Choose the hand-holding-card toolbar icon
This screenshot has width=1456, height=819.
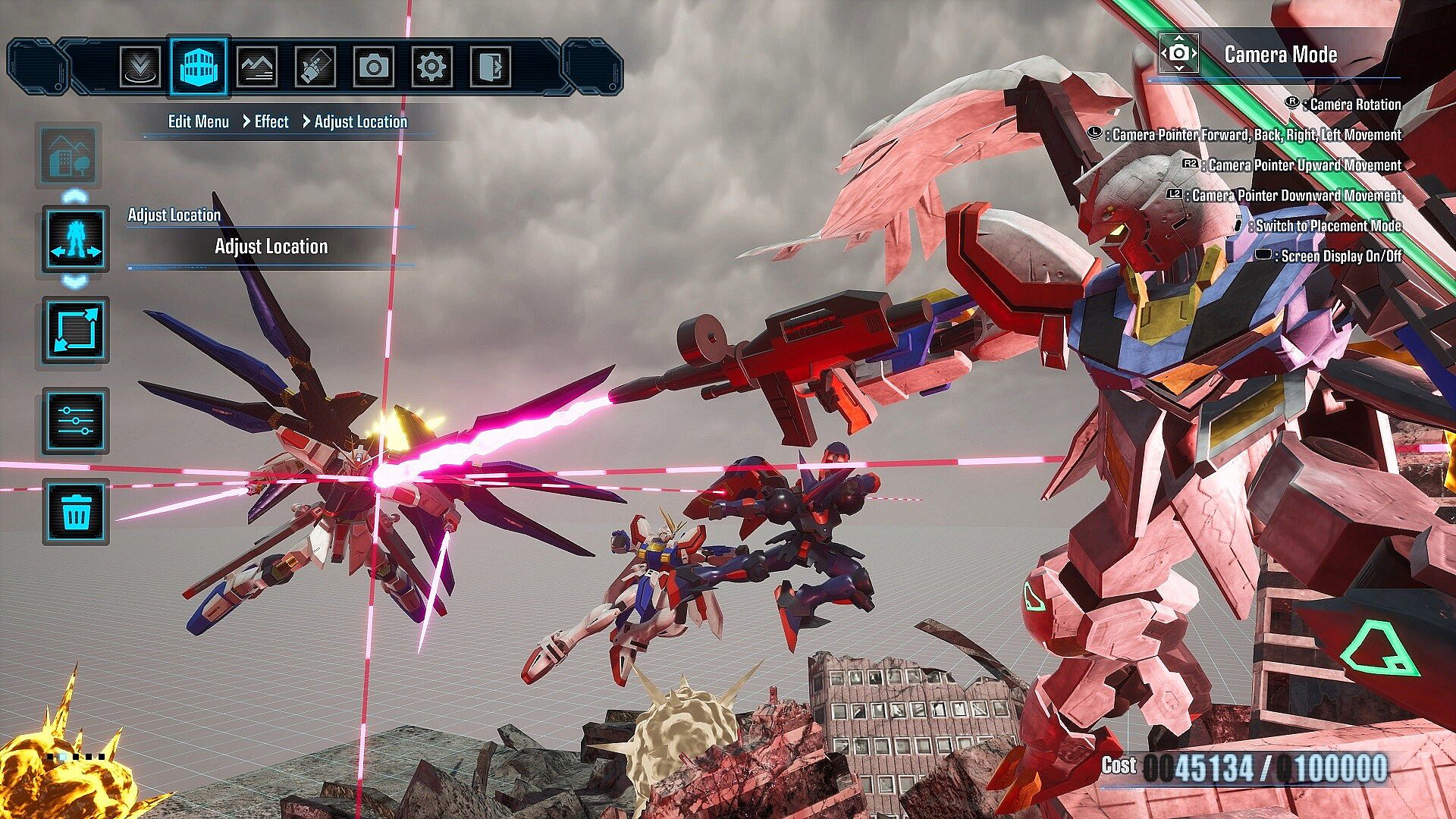pyautogui.click(x=315, y=67)
